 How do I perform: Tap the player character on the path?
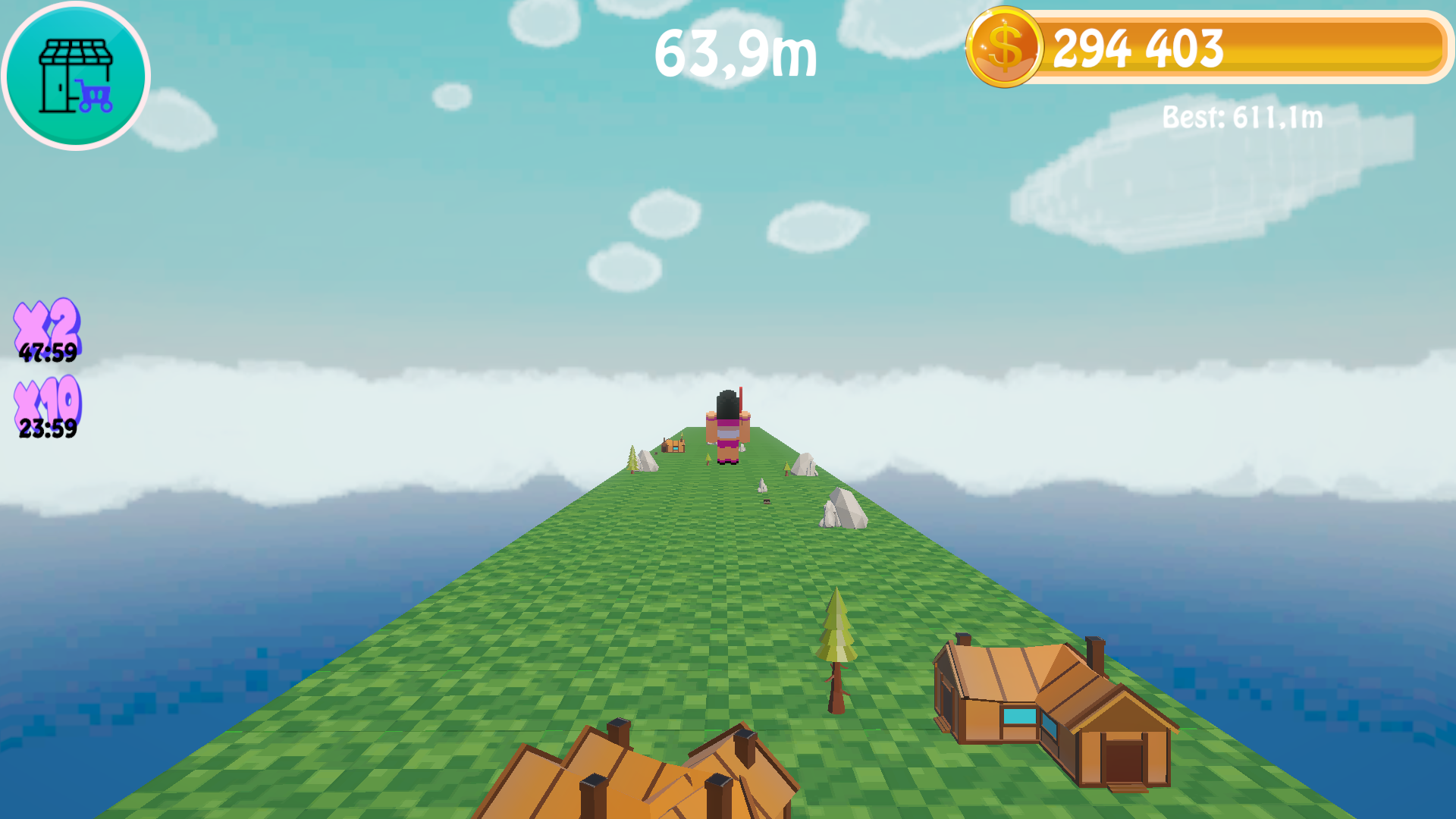[726, 425]
